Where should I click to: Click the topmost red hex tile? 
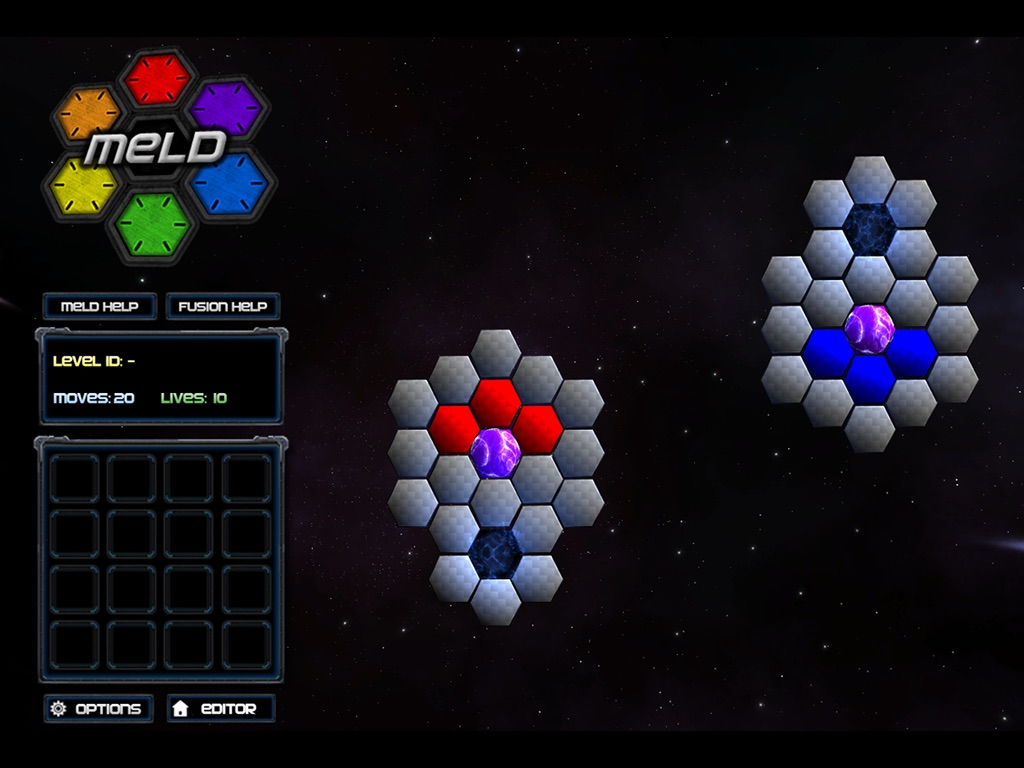495,402
